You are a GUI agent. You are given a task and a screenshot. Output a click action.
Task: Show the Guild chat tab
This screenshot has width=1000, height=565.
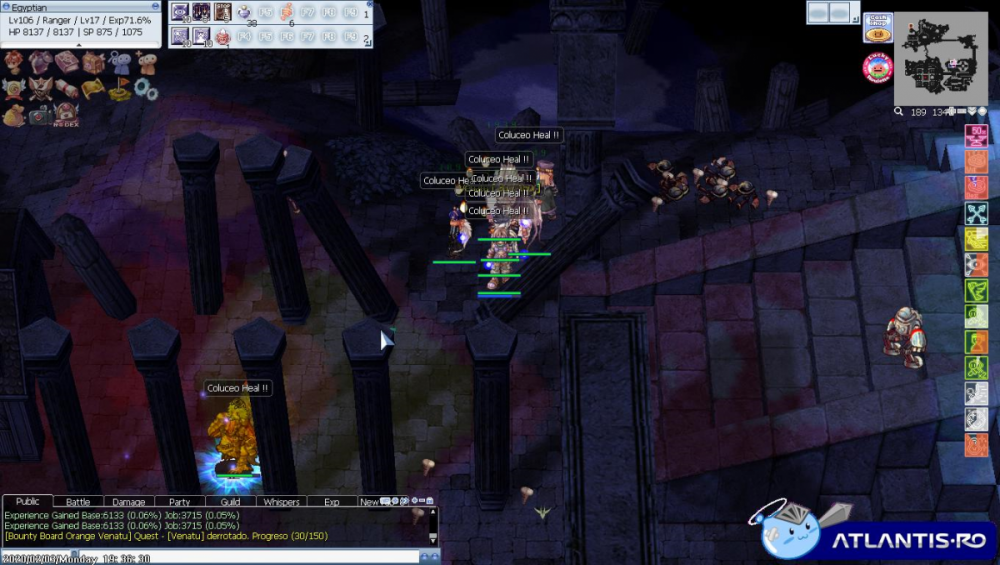point(230,502)
